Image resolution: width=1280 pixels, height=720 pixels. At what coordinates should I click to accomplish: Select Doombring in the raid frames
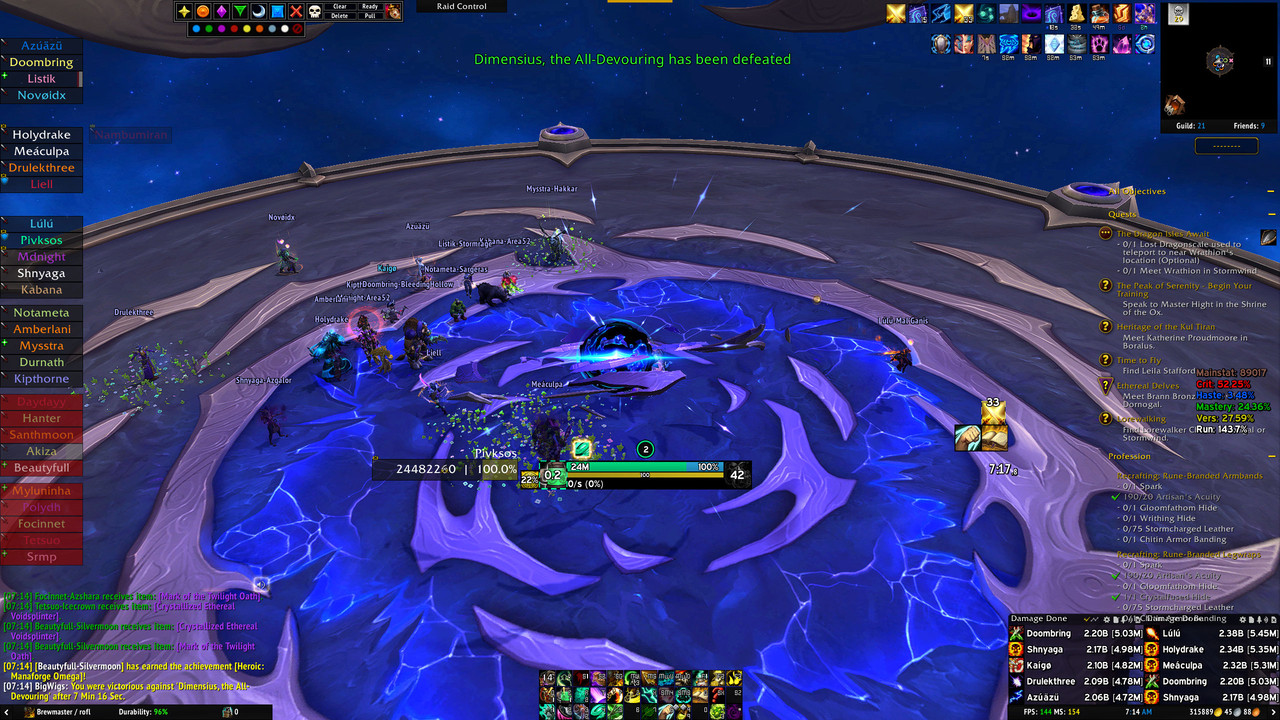[x=41, y=62]
